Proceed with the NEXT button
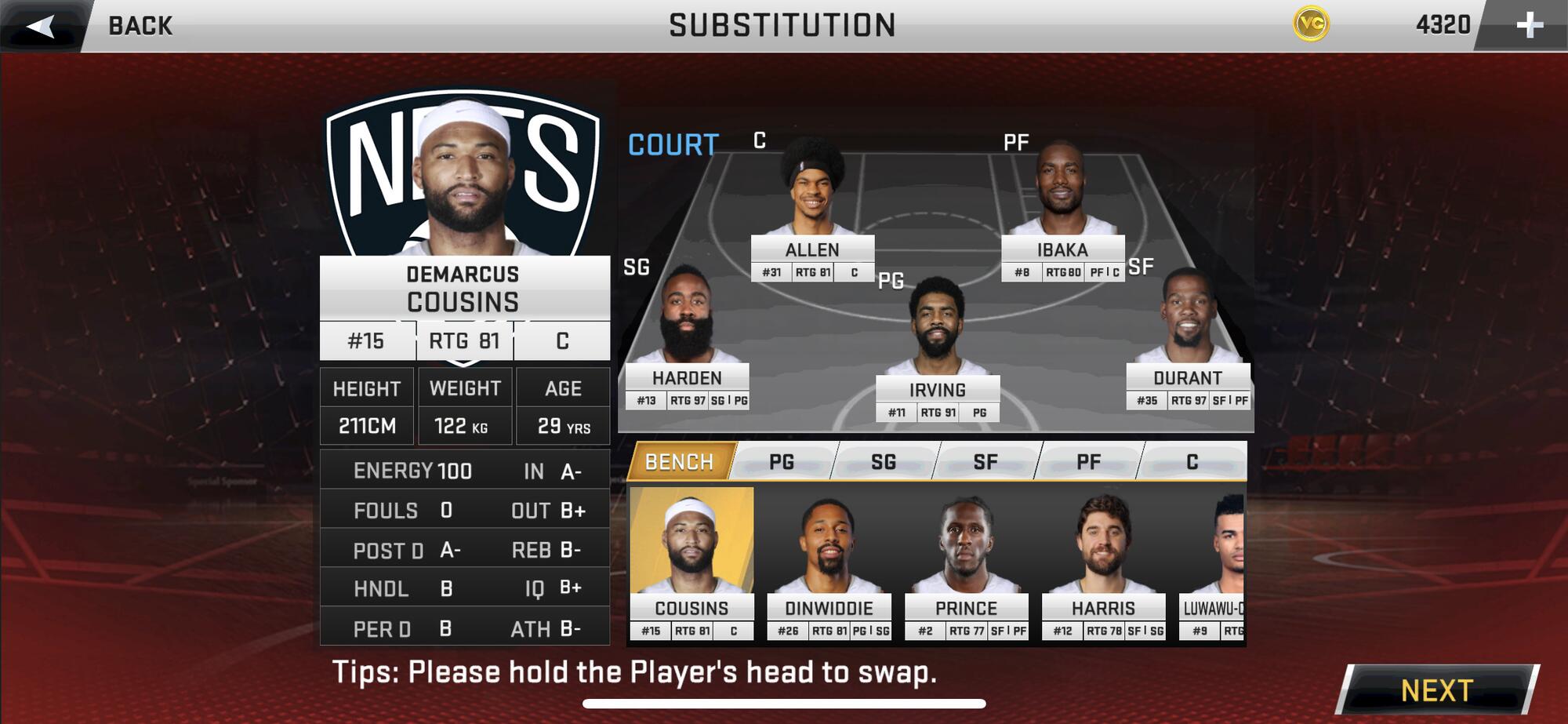This screenshot has width=1568, height=724. pos(1437,690)
